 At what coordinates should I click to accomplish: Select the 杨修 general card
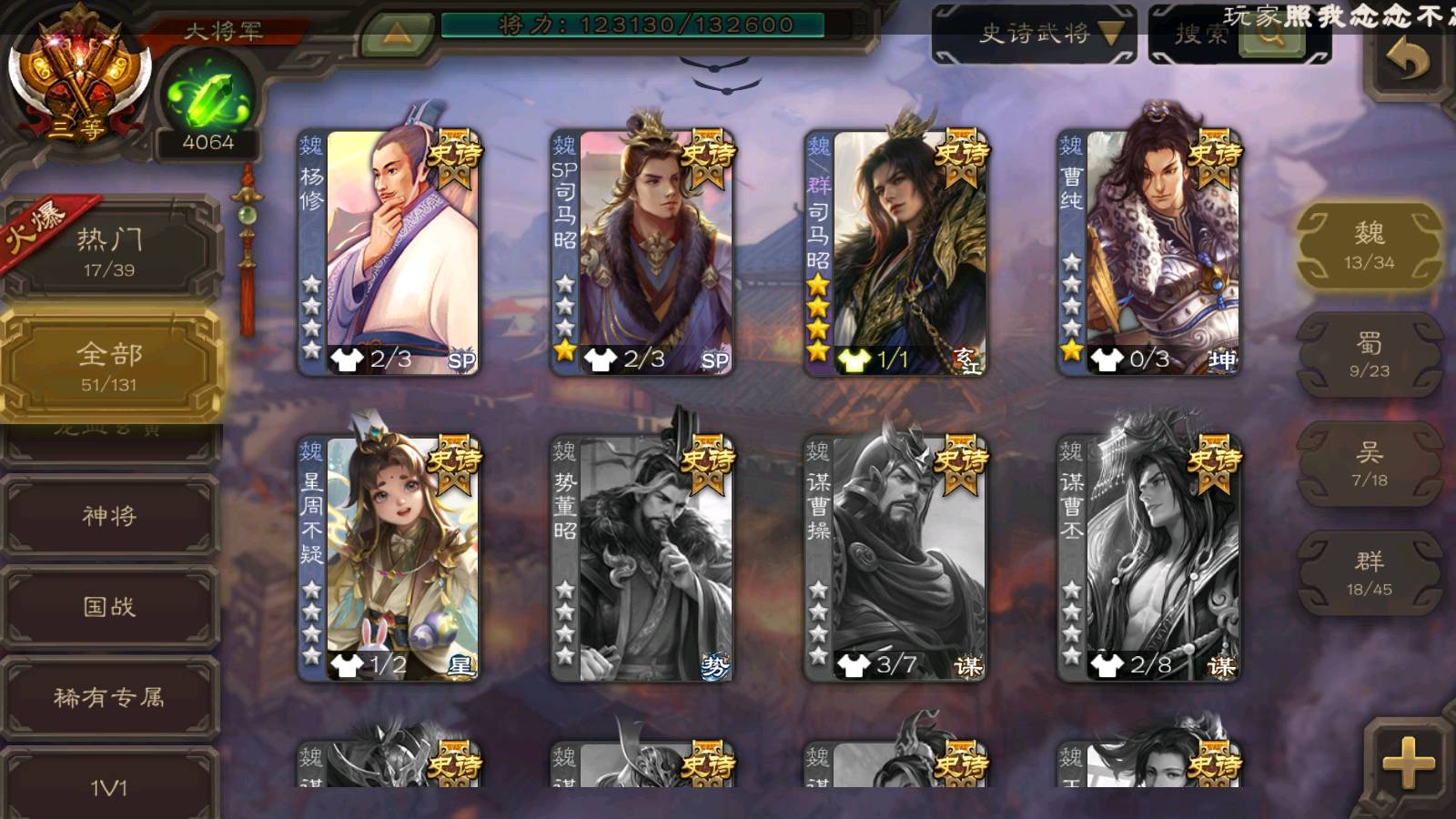389,252
